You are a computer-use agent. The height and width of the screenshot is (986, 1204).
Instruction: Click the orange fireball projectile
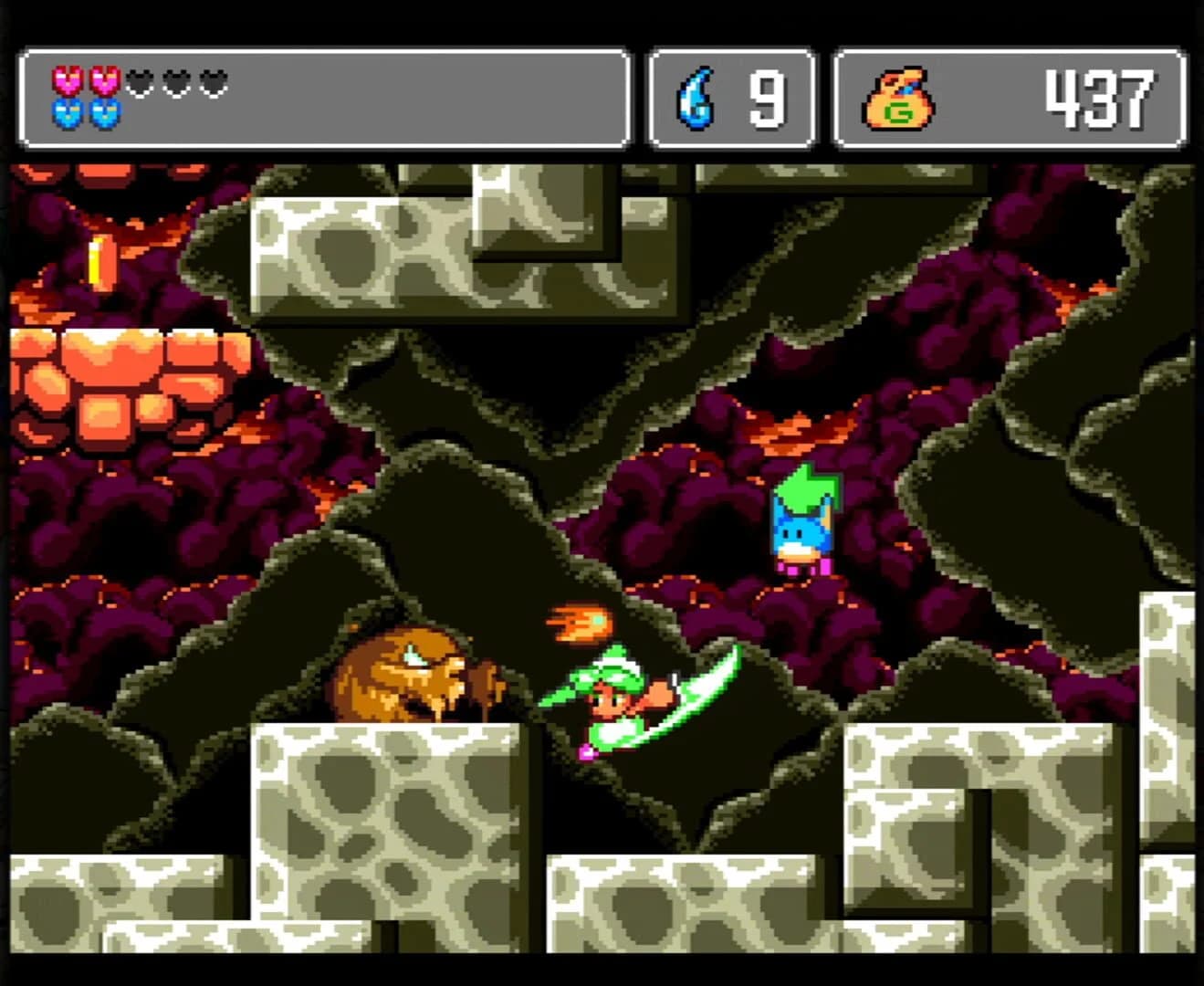[578, 621]
